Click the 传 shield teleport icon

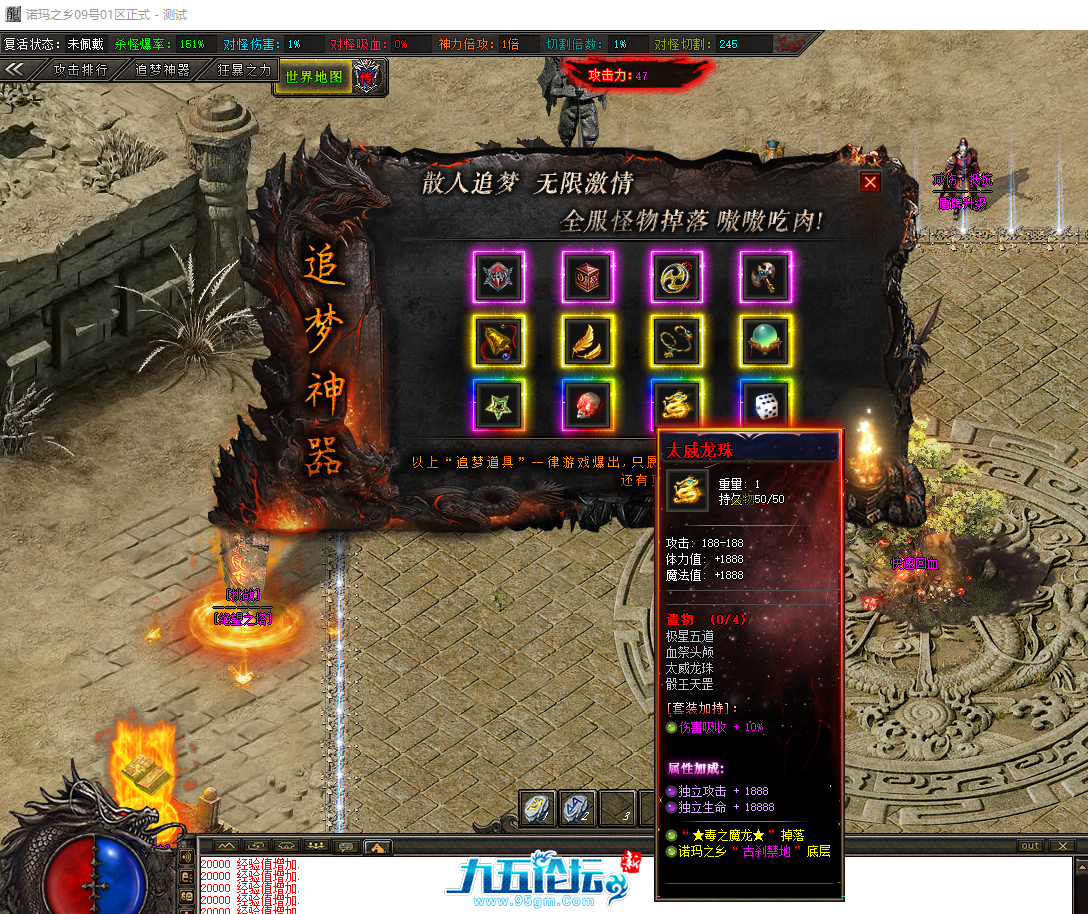click(x=369, y=76)
